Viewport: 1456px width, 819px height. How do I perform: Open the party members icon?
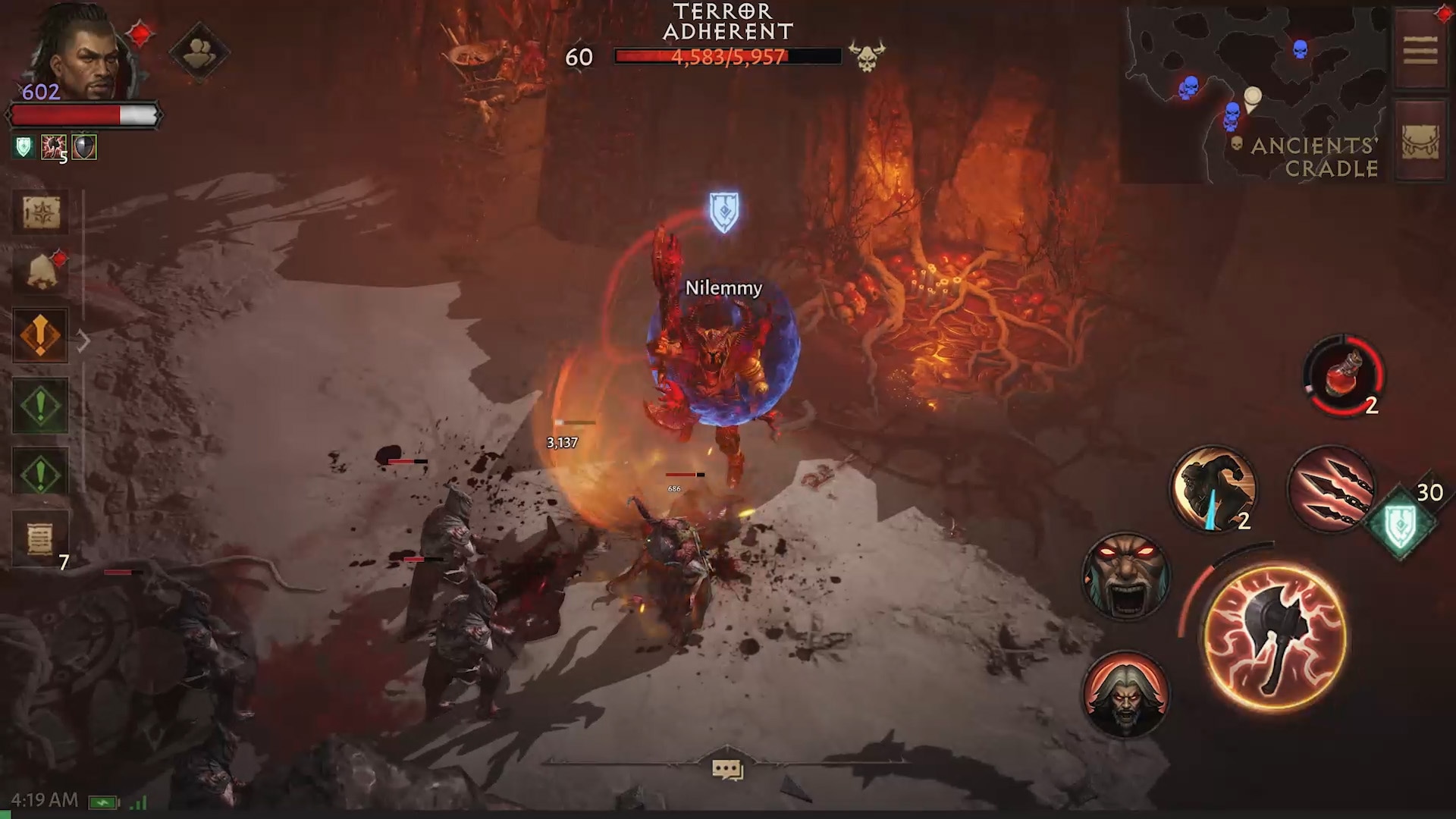199,52
